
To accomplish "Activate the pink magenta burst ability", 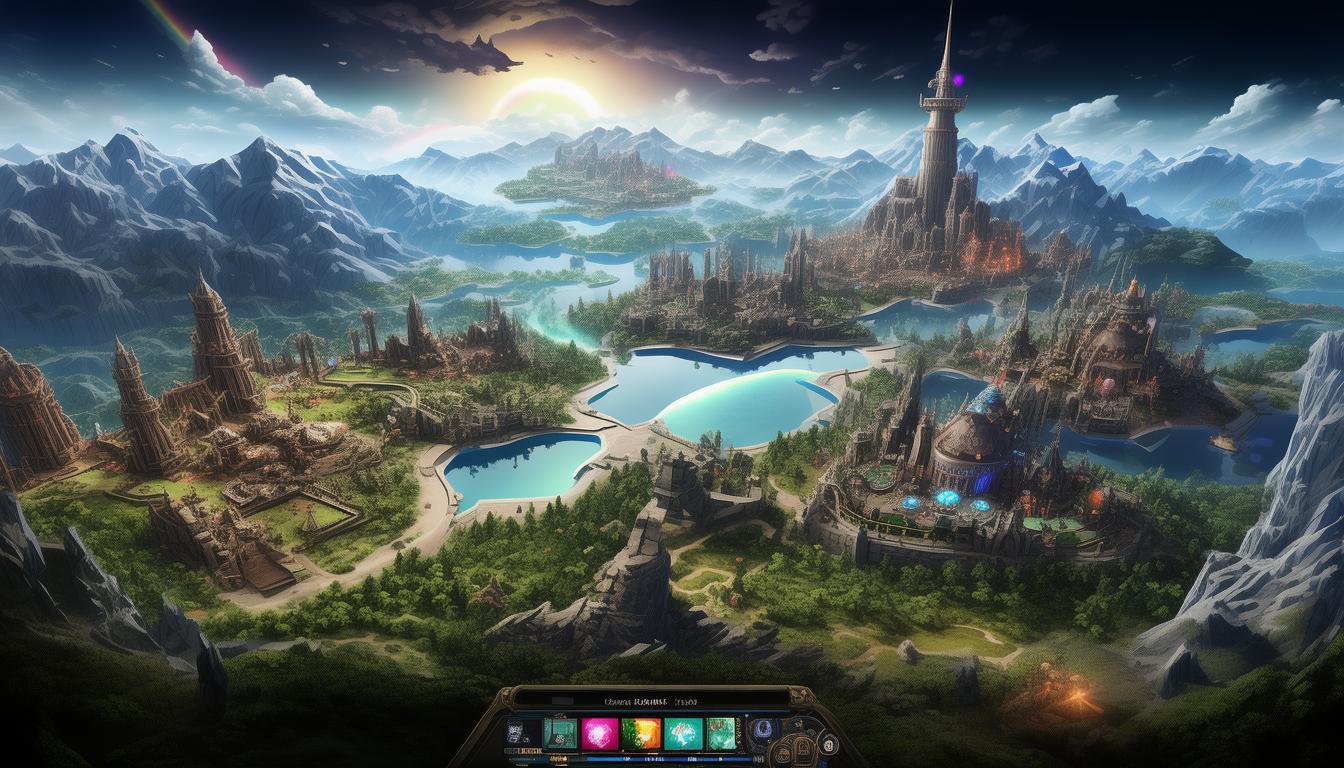I will click(599, 733).
